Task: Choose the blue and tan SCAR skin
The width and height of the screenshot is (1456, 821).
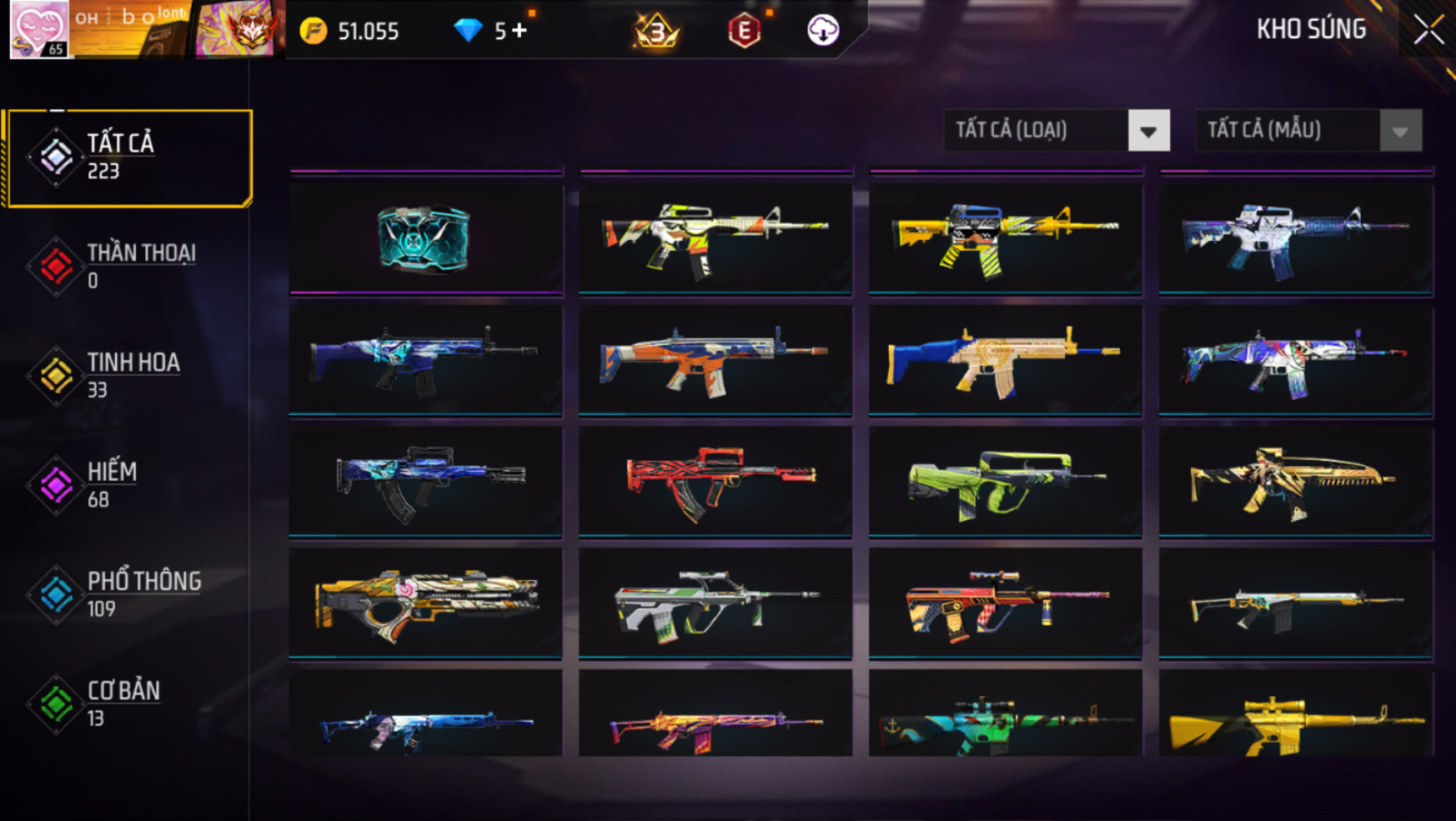Action: [x=1005, y=360]
